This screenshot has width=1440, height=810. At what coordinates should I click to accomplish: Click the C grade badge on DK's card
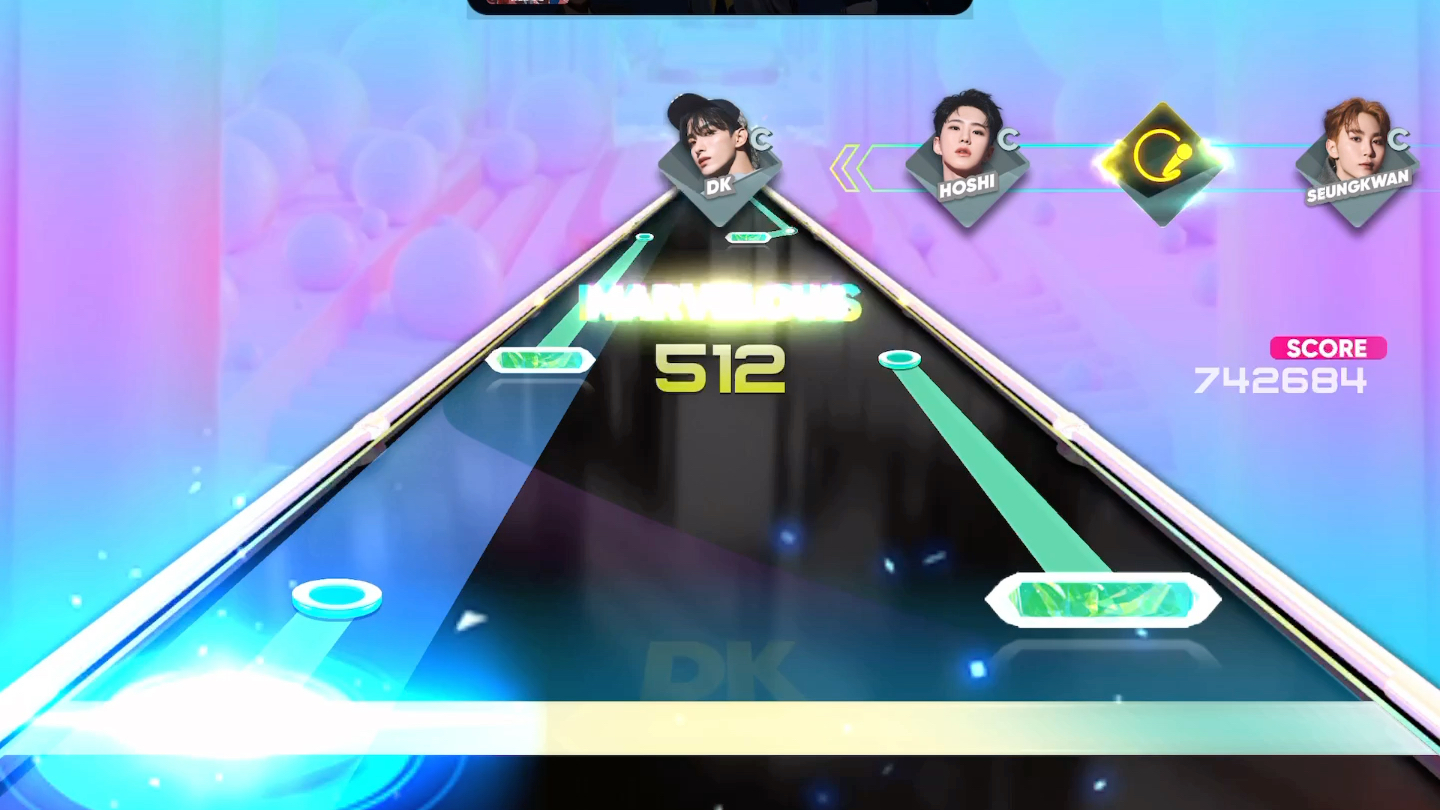(x=762, y=141)
